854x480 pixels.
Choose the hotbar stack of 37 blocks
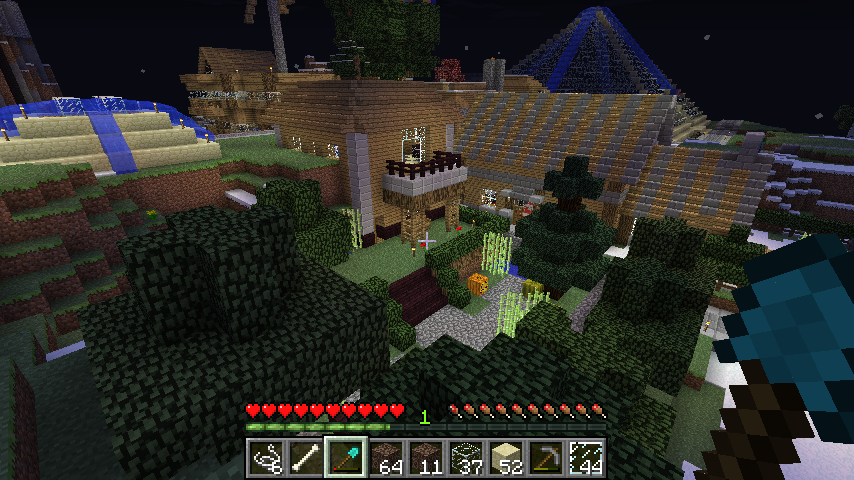(466, 458)
